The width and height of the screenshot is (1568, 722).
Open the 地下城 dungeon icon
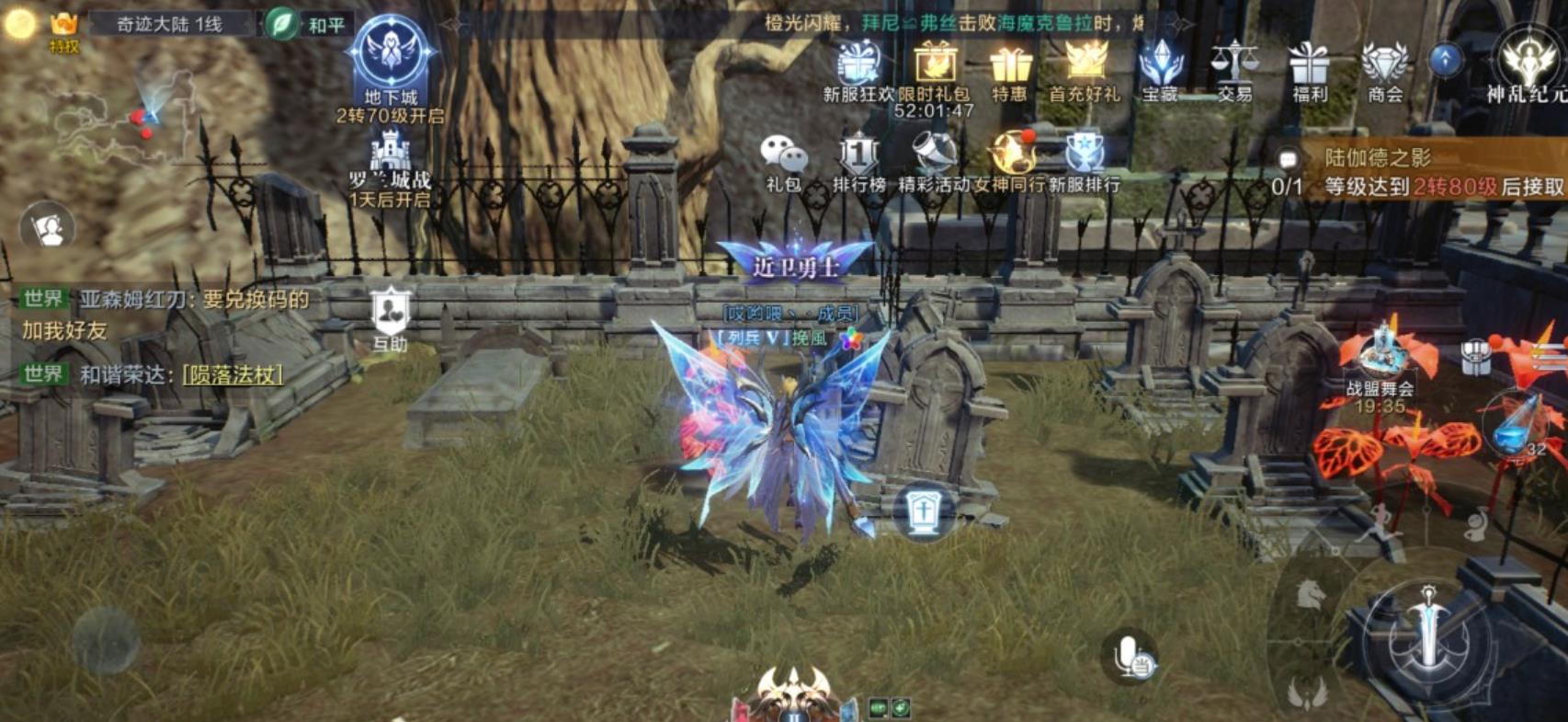pos(391,57)
